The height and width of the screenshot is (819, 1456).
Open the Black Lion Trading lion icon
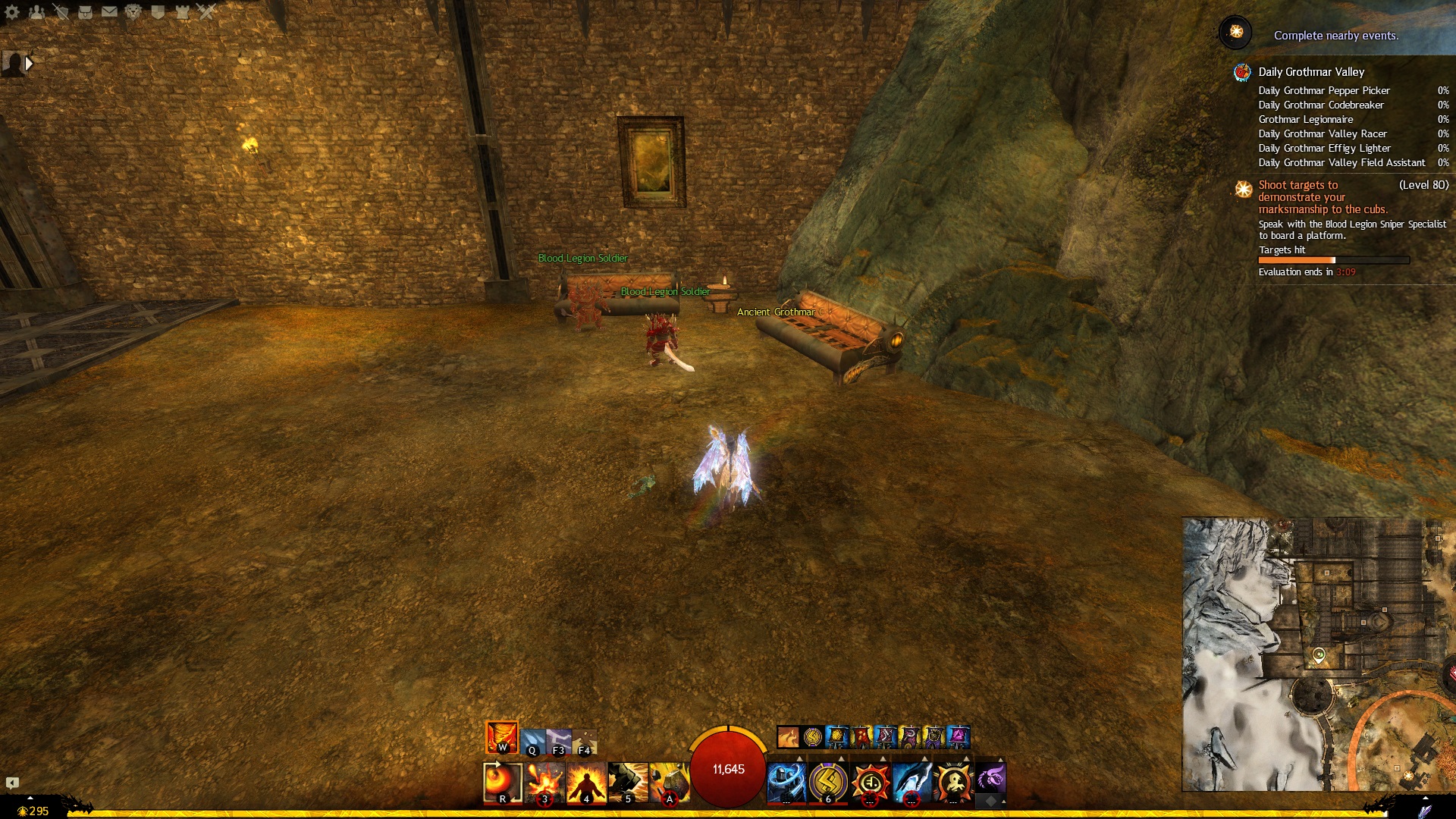coord(133,11)
